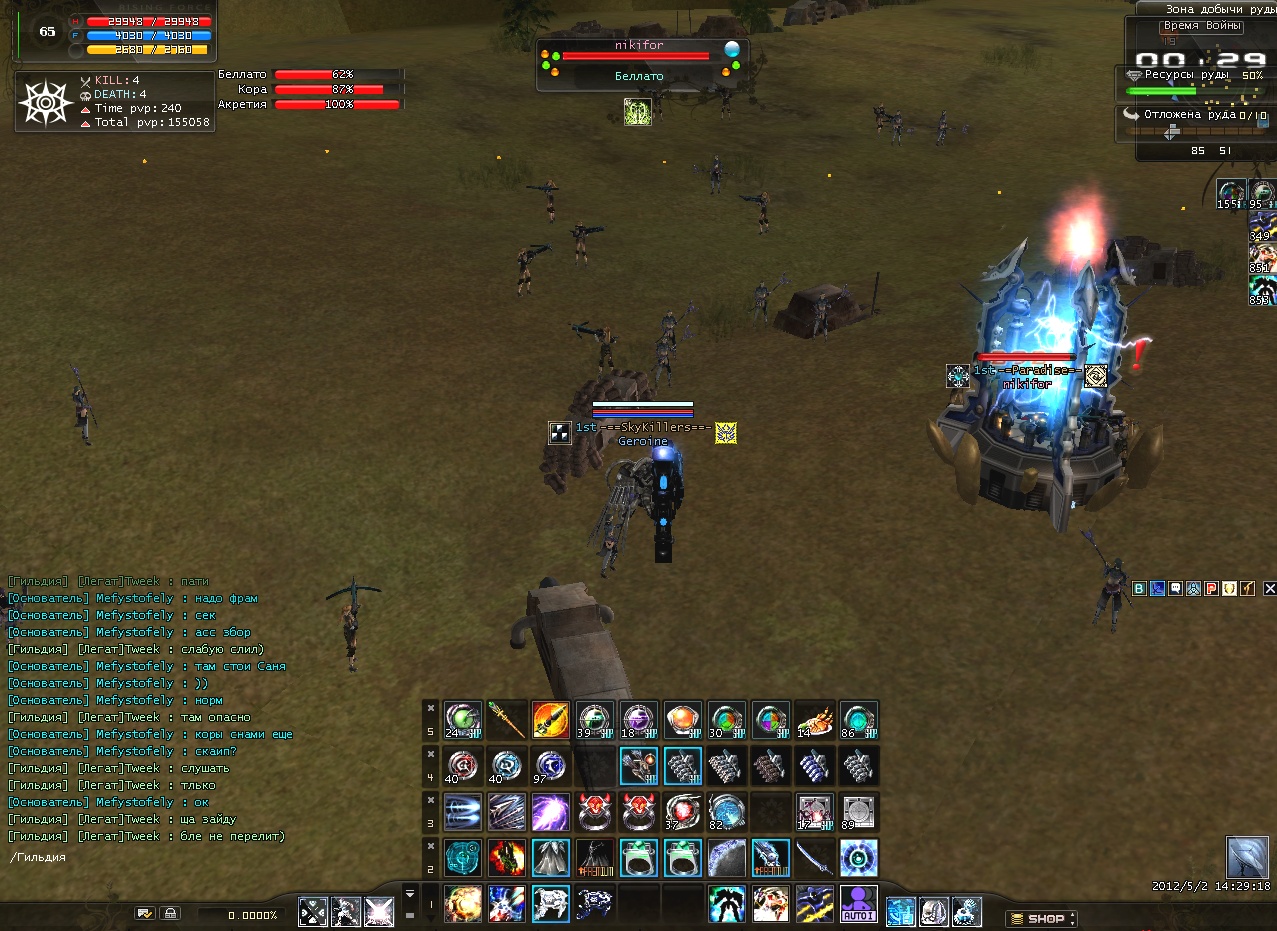Activate the teal radar targeting skill

pos(463,857)
